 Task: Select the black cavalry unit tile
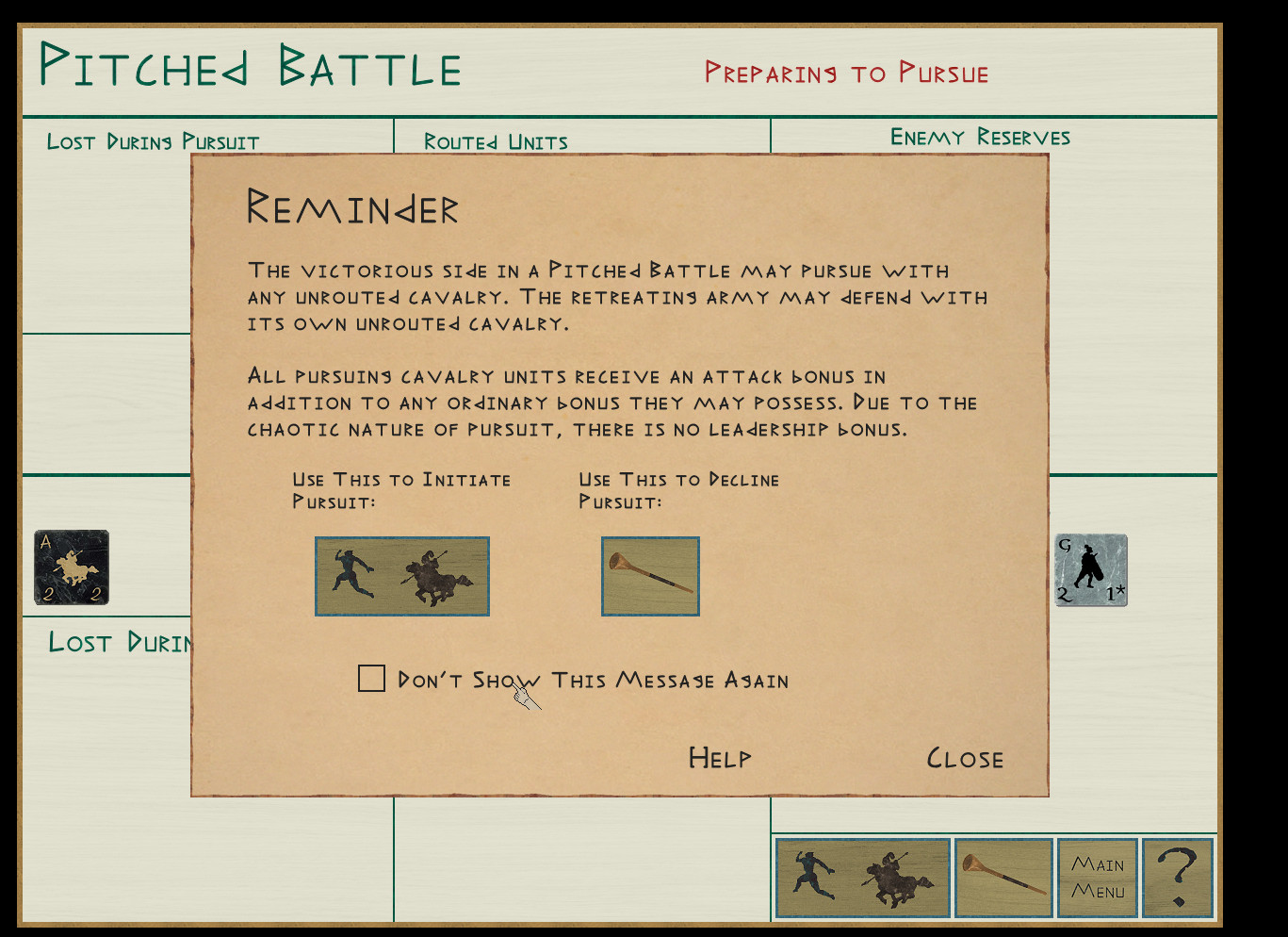[72, 567]
